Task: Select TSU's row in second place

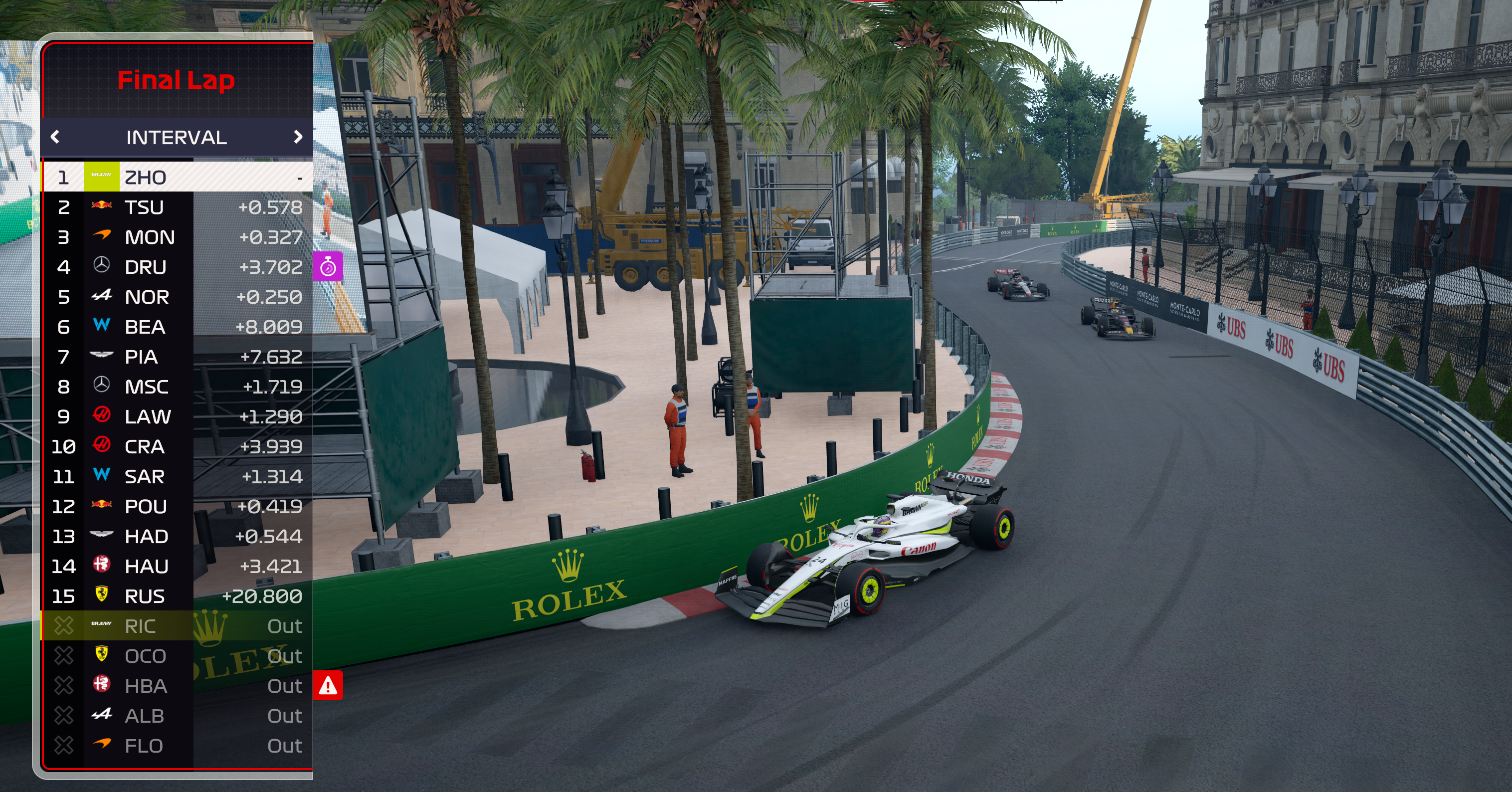Action: [x=176, y=207]
